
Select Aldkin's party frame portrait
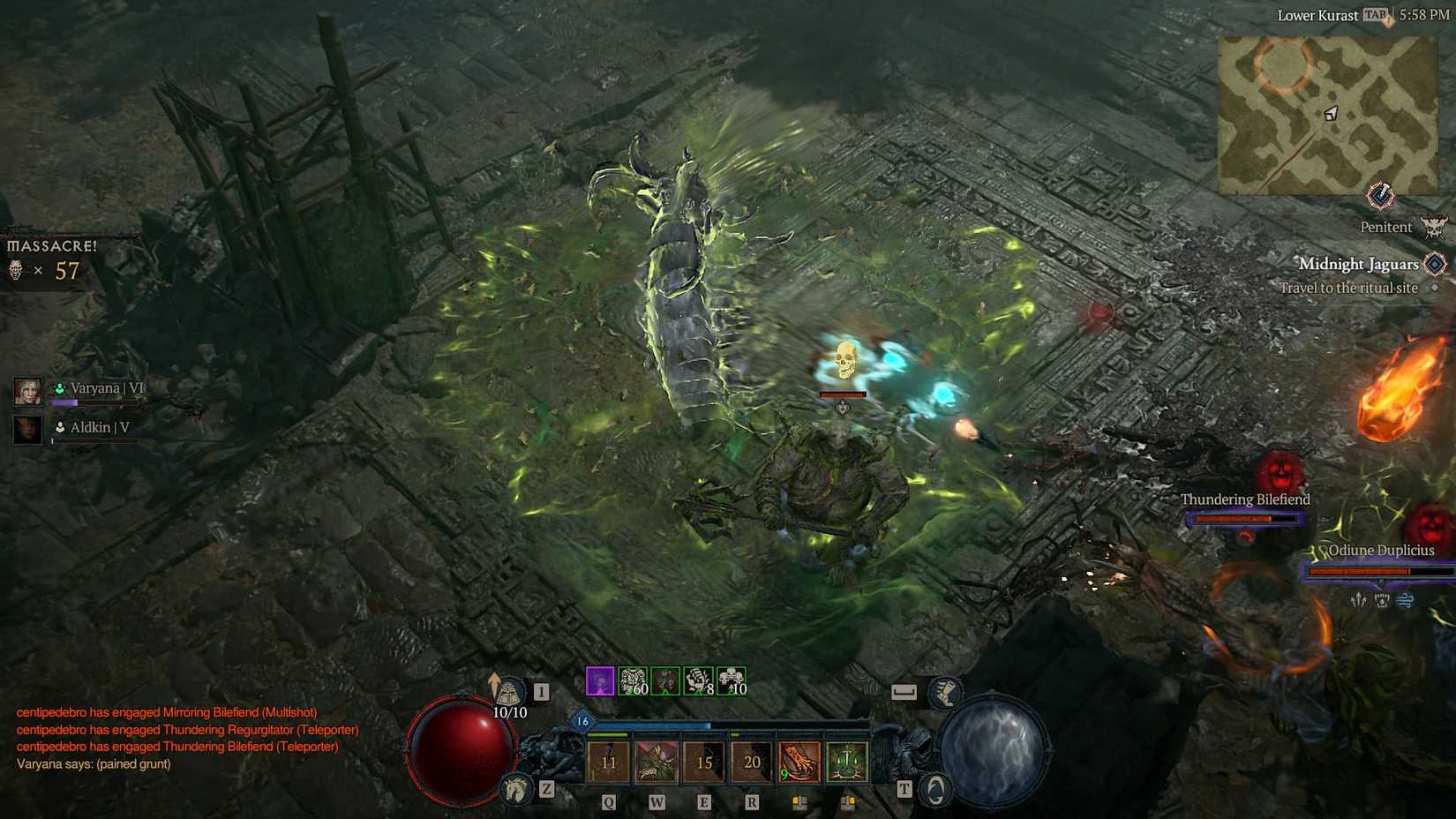tap(27, 429)
